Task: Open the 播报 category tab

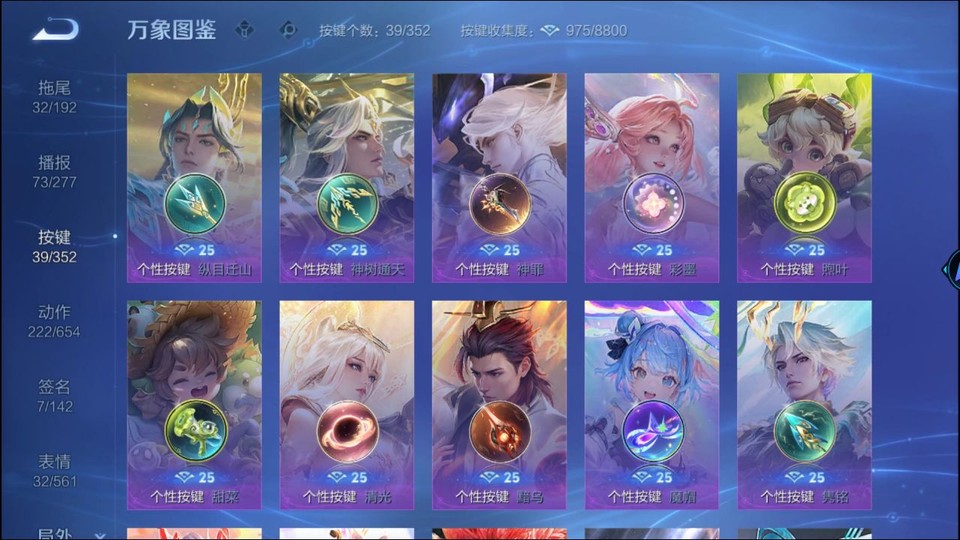Action: (x=54, y=171)
